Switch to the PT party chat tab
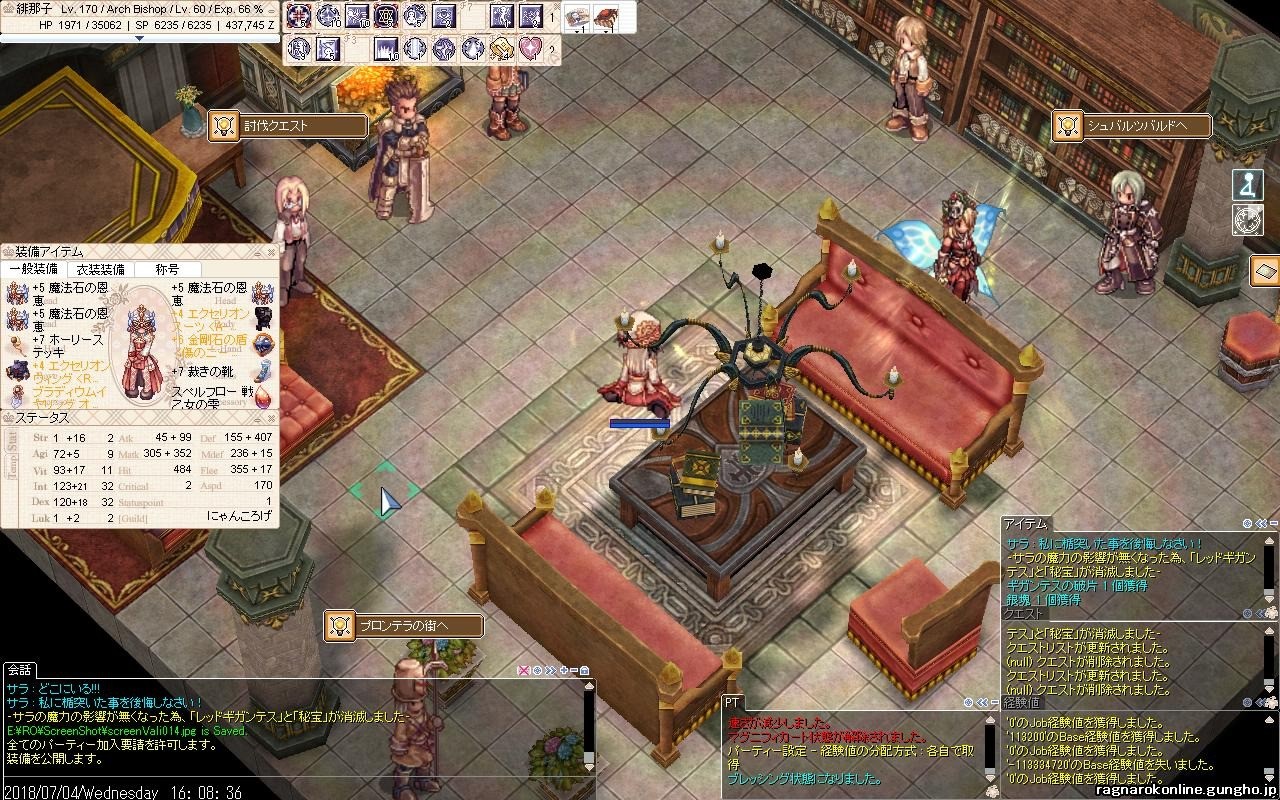This screenshot has height=800, width=1280. pyautogui.click(x=732, y=704)
